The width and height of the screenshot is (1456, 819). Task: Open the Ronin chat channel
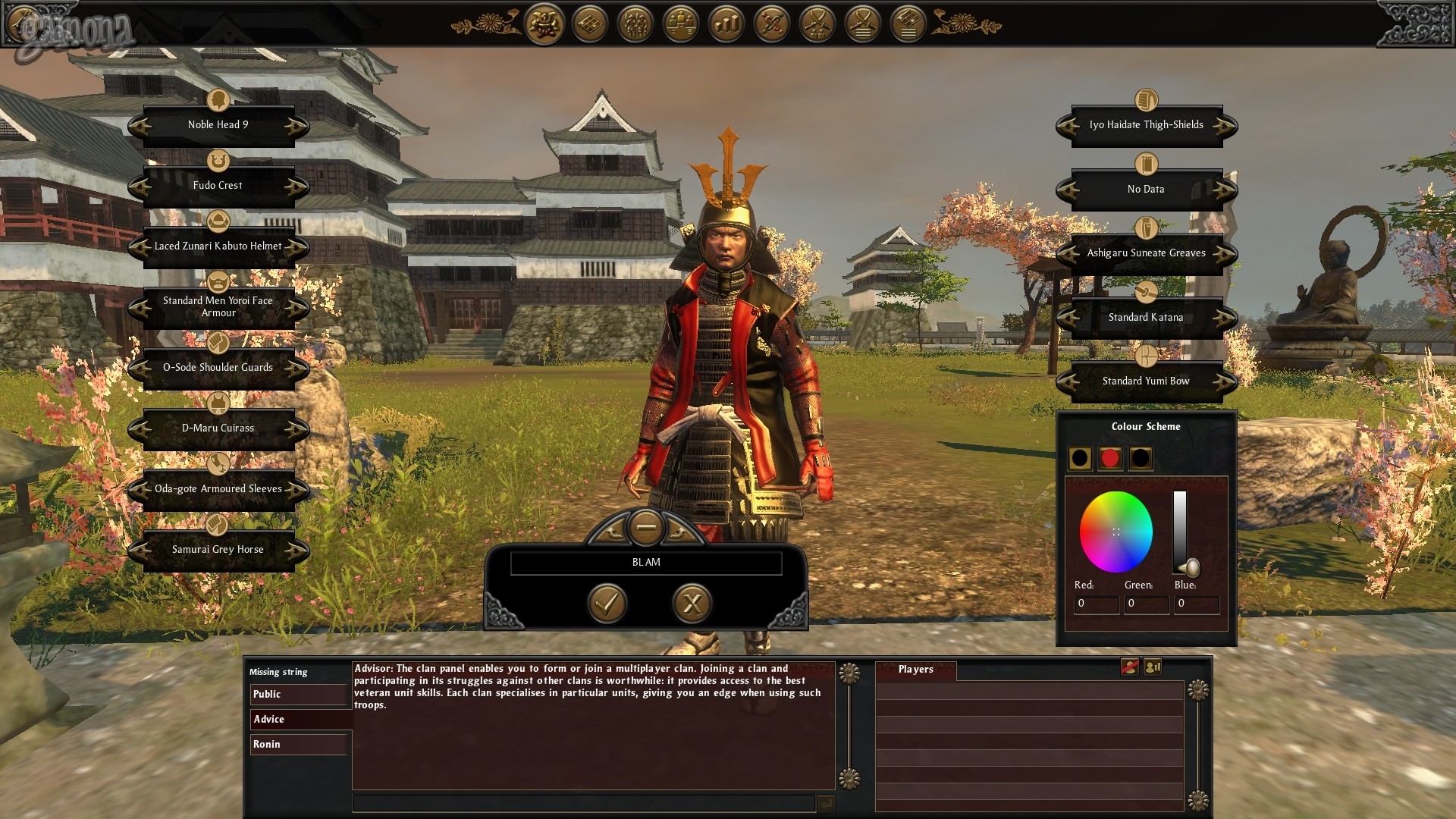click(x=299, y=745)
